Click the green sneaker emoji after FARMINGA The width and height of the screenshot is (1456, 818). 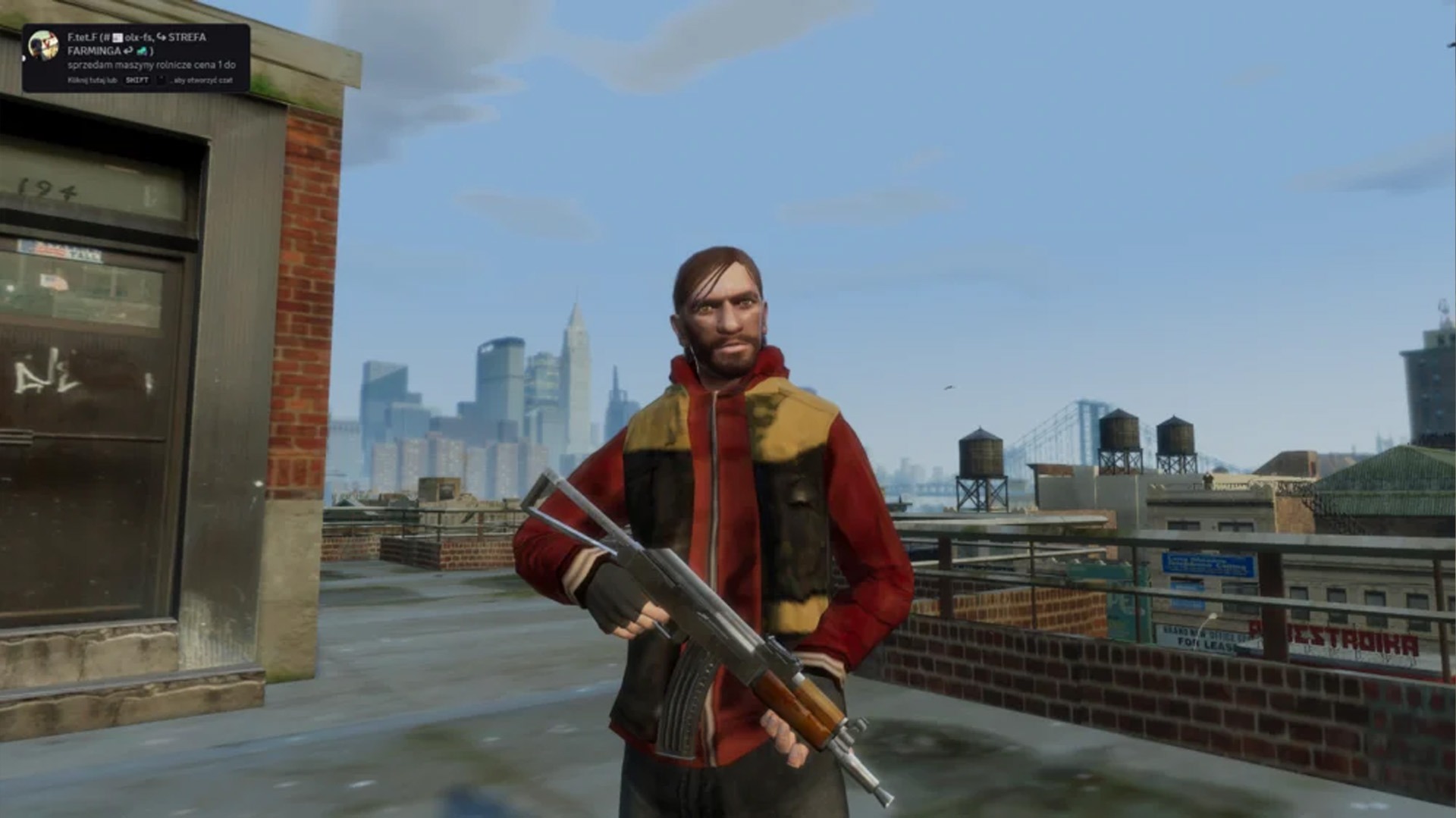pos(143,51)
